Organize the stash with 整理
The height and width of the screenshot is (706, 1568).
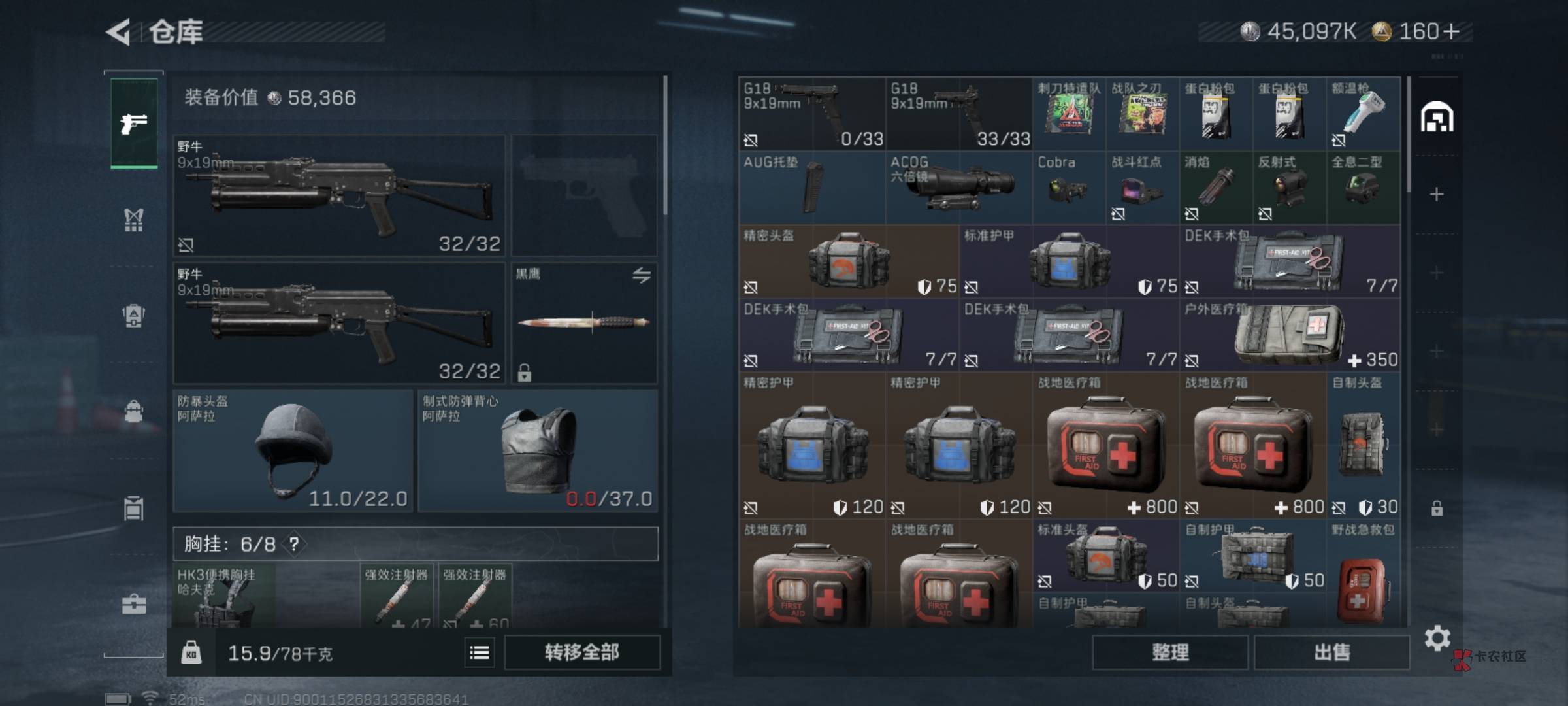[x=1169, y=652]
